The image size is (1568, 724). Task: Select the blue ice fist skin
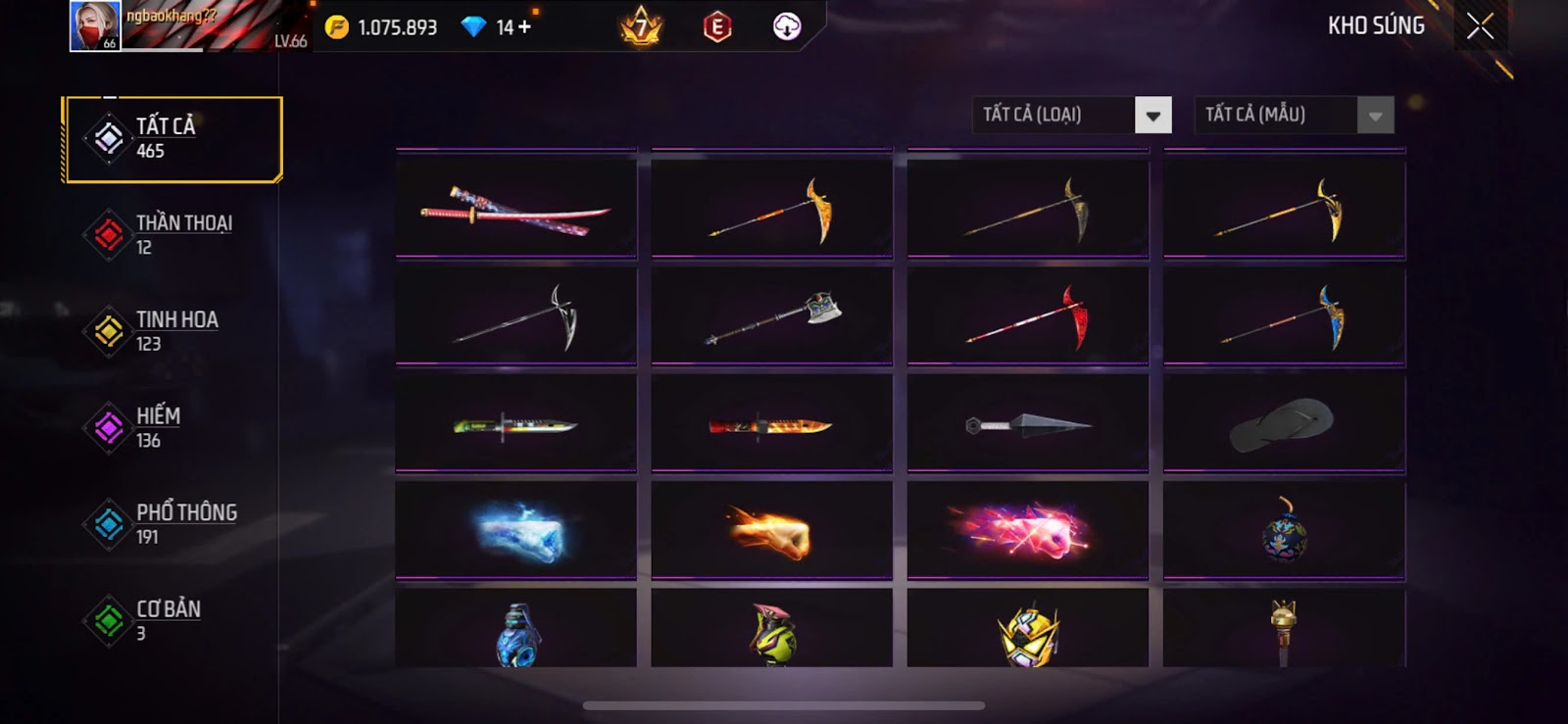click(x=516, y=531)
